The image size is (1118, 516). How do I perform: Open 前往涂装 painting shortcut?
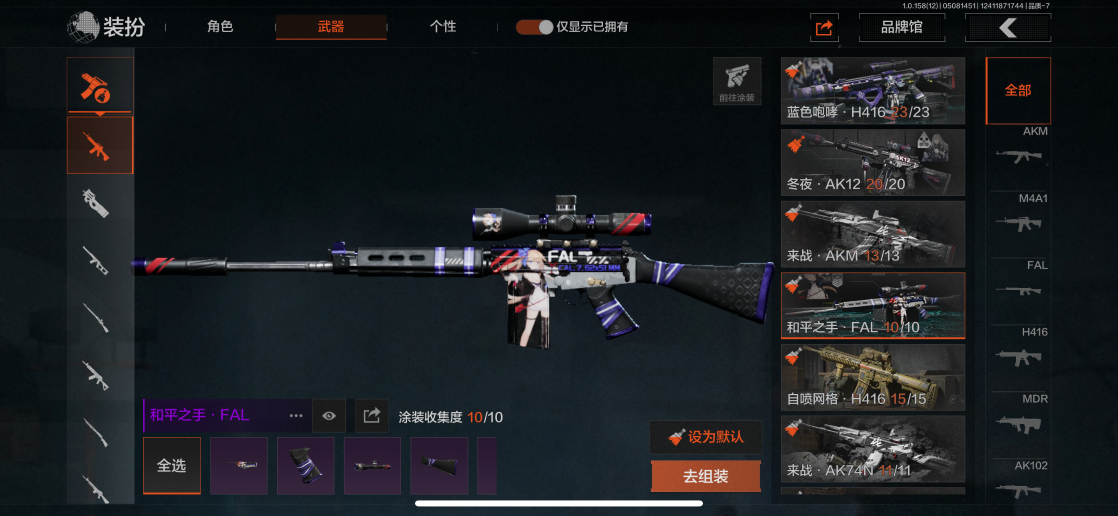pyautogui.click(x=737, y=81)
